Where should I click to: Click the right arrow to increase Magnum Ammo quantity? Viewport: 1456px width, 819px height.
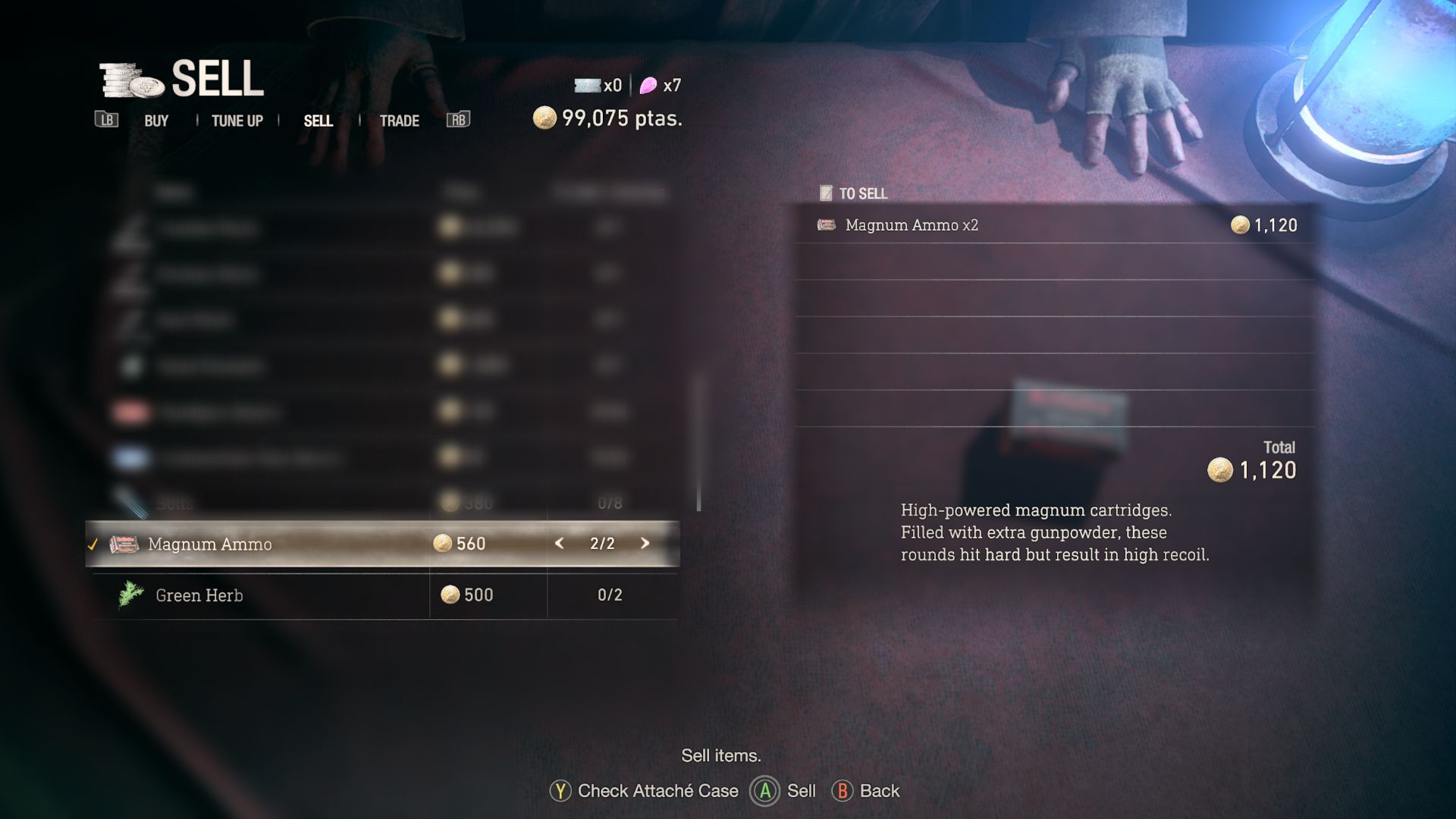point(645,544)
